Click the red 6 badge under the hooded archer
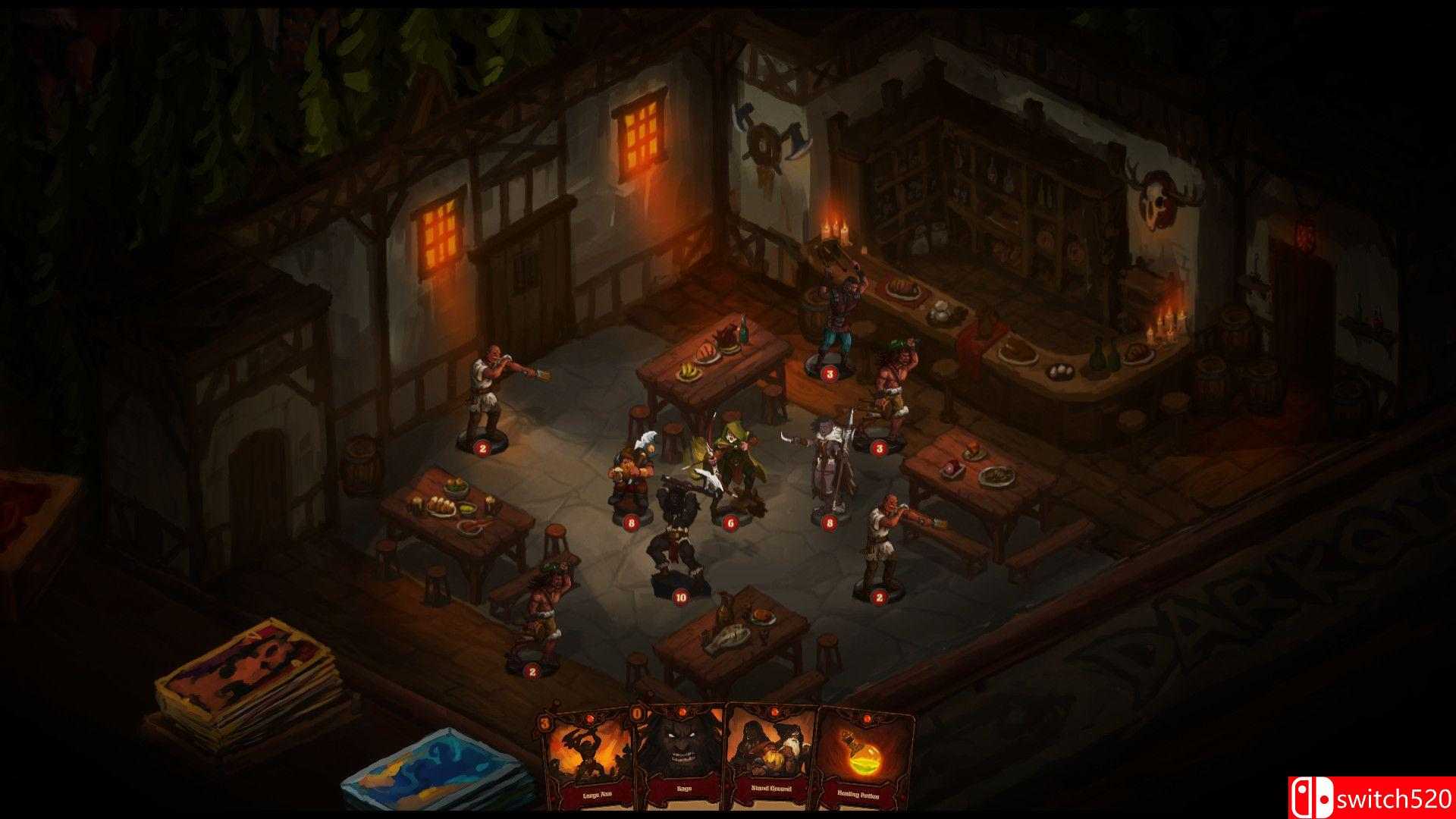 pos(730,522)
